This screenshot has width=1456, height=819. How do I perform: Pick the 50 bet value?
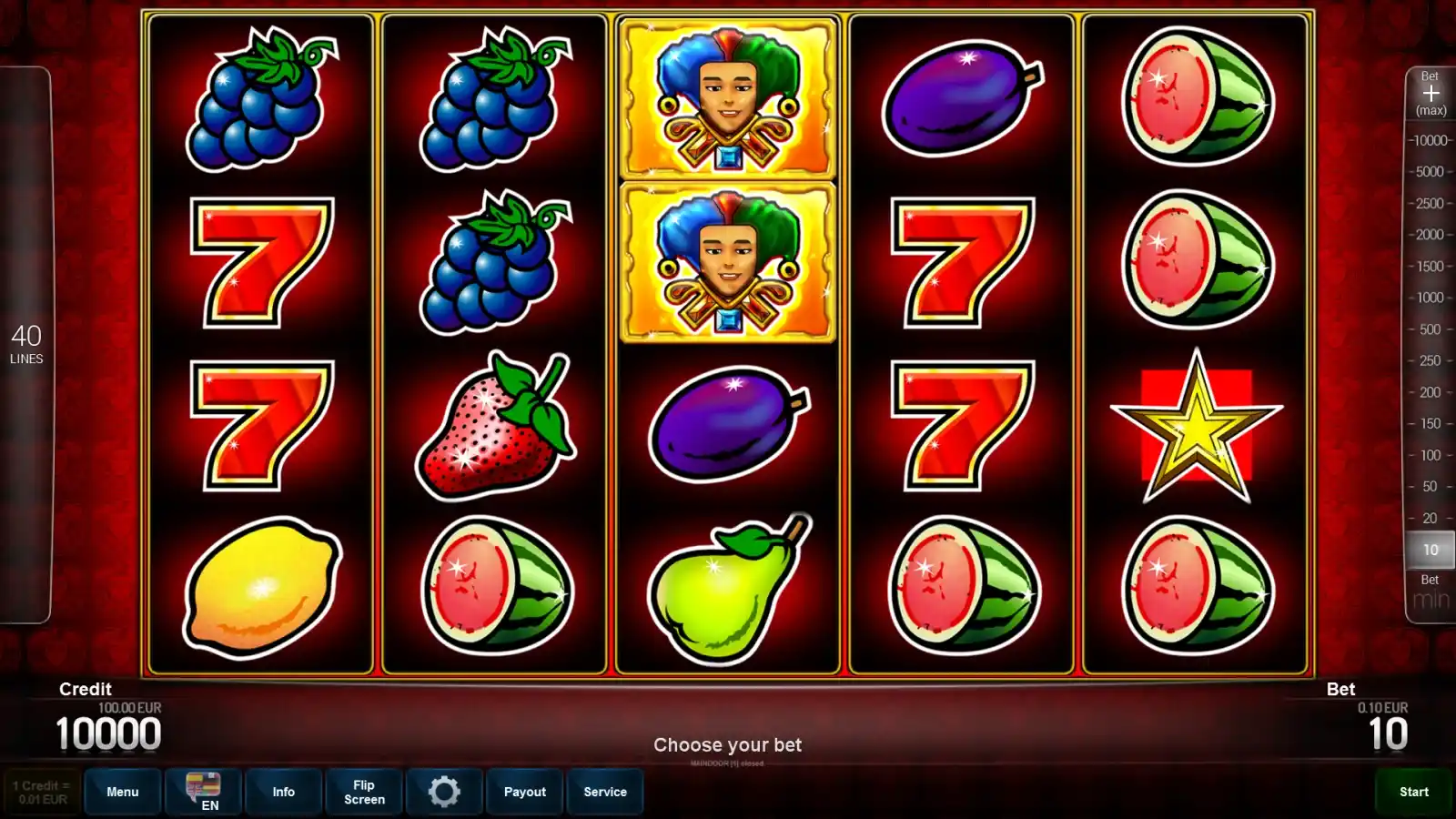point(1431,487)
